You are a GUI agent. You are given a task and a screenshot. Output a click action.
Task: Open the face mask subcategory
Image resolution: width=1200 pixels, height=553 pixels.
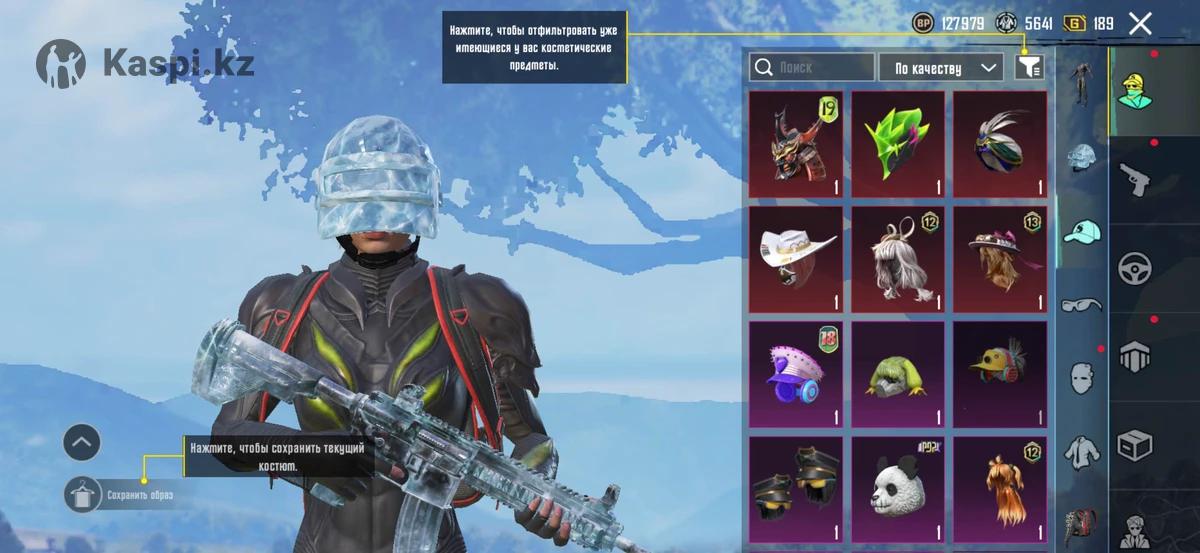(1081, 378)
